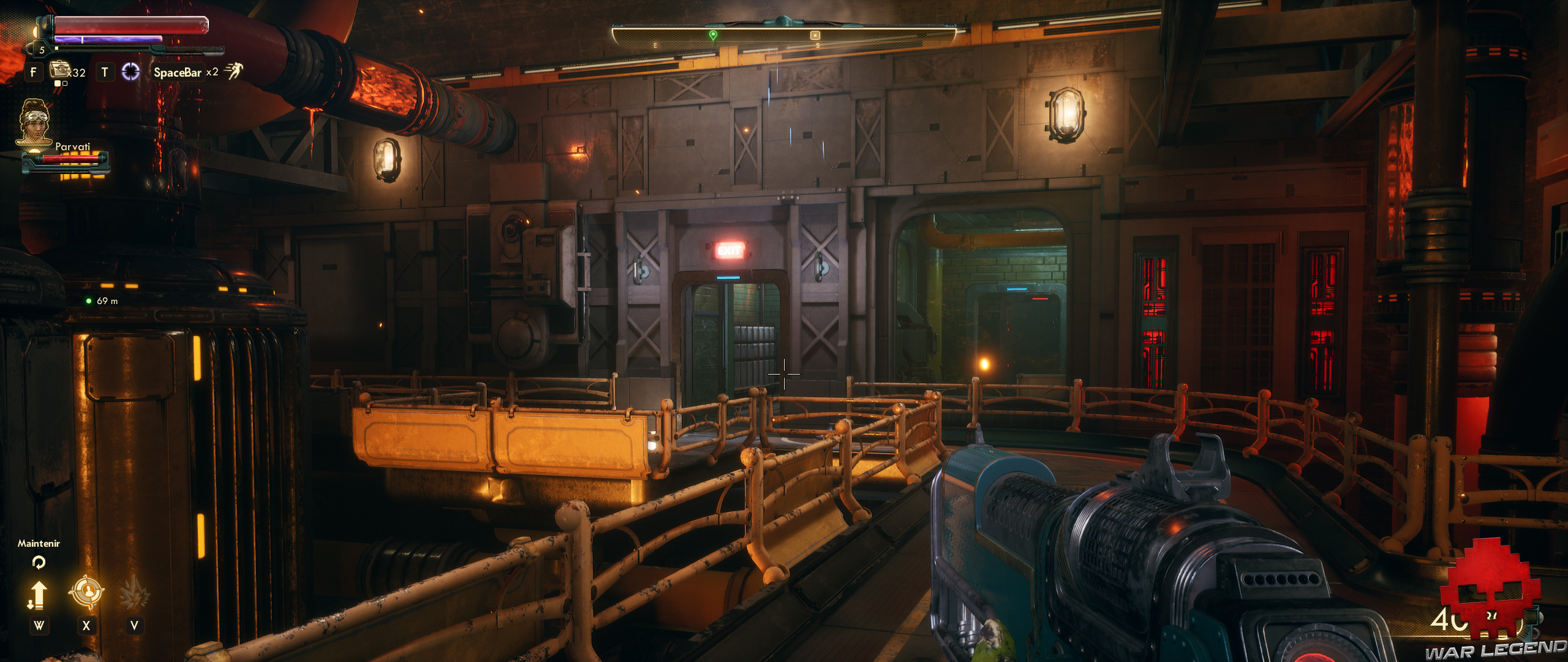Select the W command tab
Screen dimensions: 1568x662
(40, 625)
